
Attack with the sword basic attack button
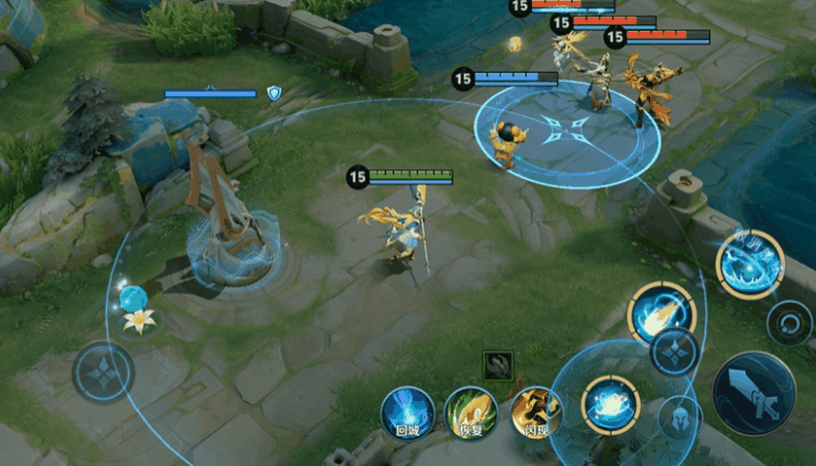click(x=754, y=393)
